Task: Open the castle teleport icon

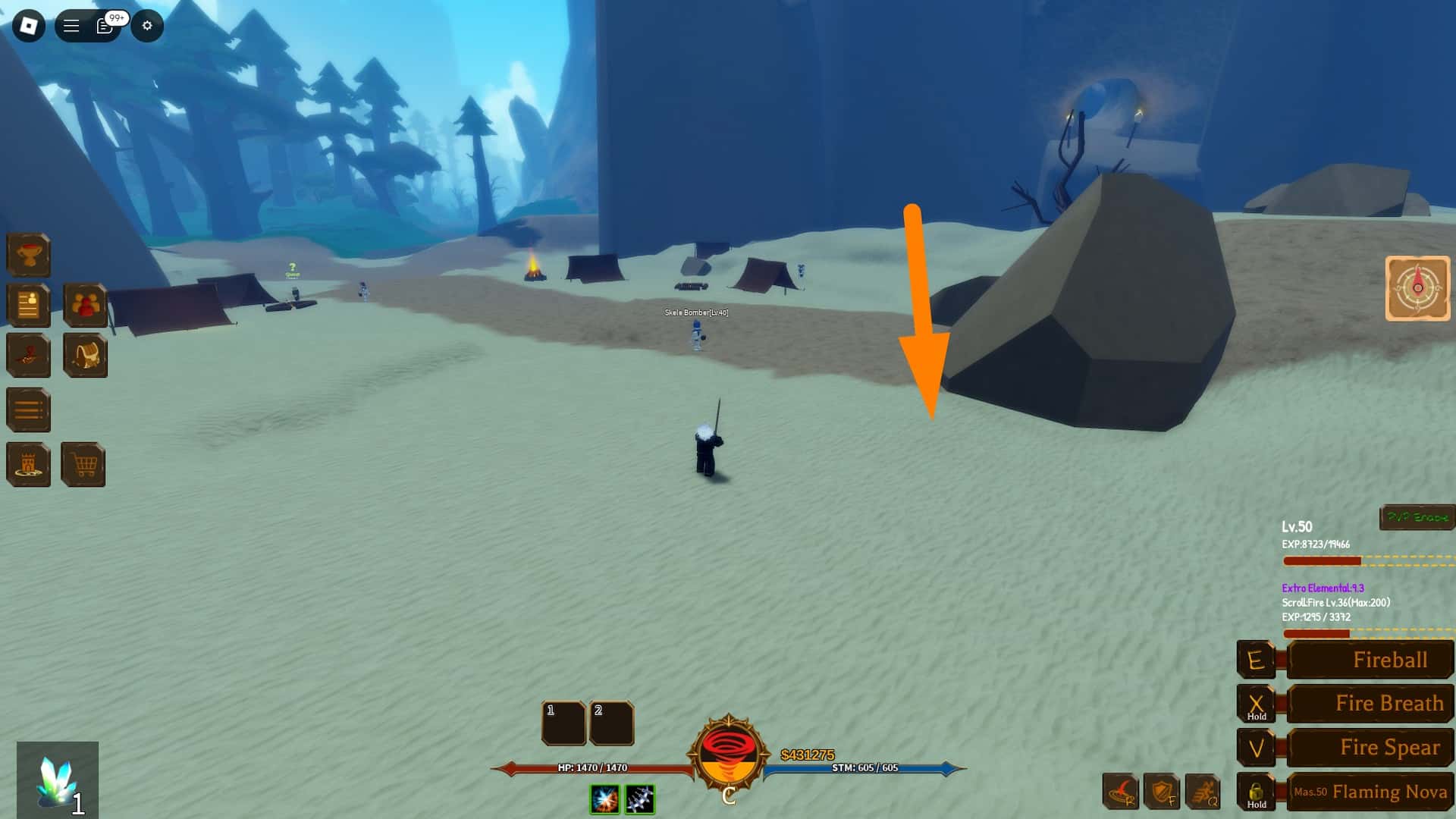Action: pos(28,464)
